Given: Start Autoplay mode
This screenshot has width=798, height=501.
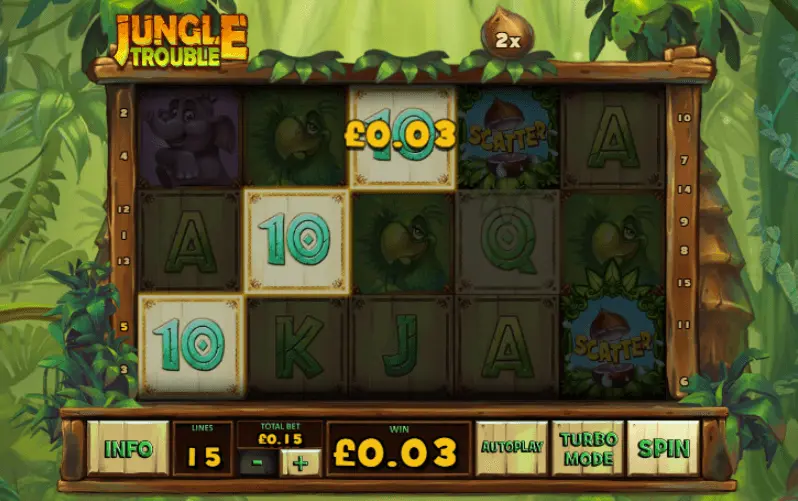Looking at the screenshot, I should (x=511, y=448).
